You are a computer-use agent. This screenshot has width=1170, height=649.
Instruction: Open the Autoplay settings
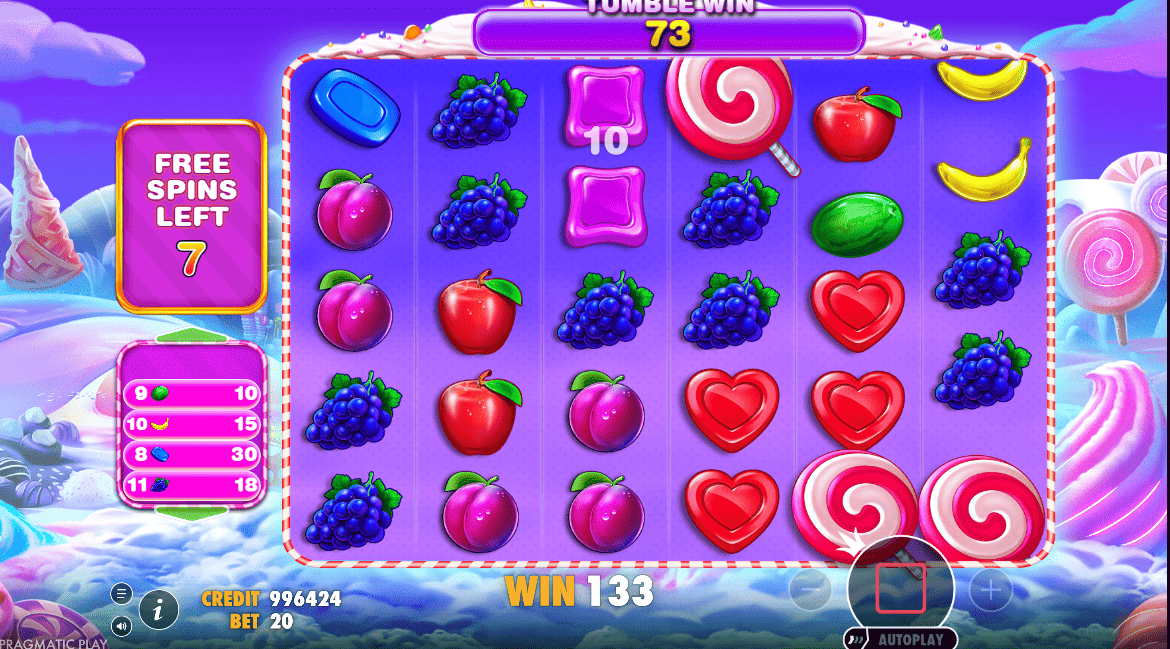tap(902, 639)
